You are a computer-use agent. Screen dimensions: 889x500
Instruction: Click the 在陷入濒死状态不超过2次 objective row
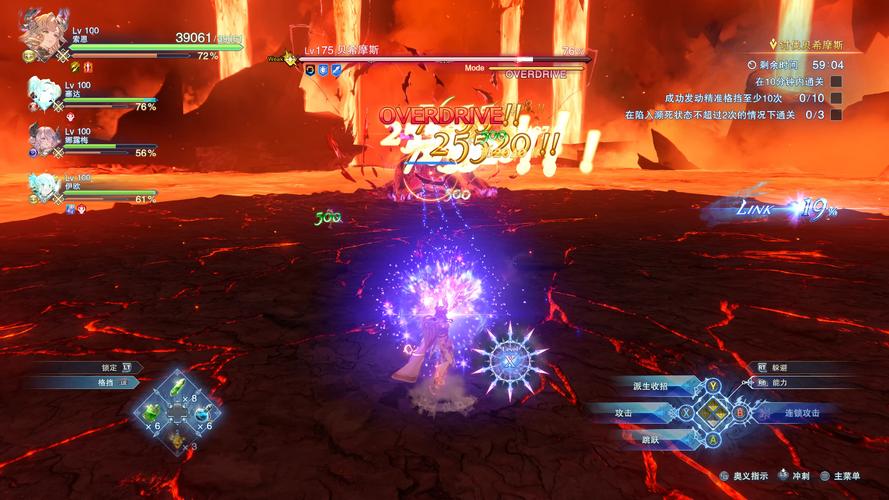point(728,115)
